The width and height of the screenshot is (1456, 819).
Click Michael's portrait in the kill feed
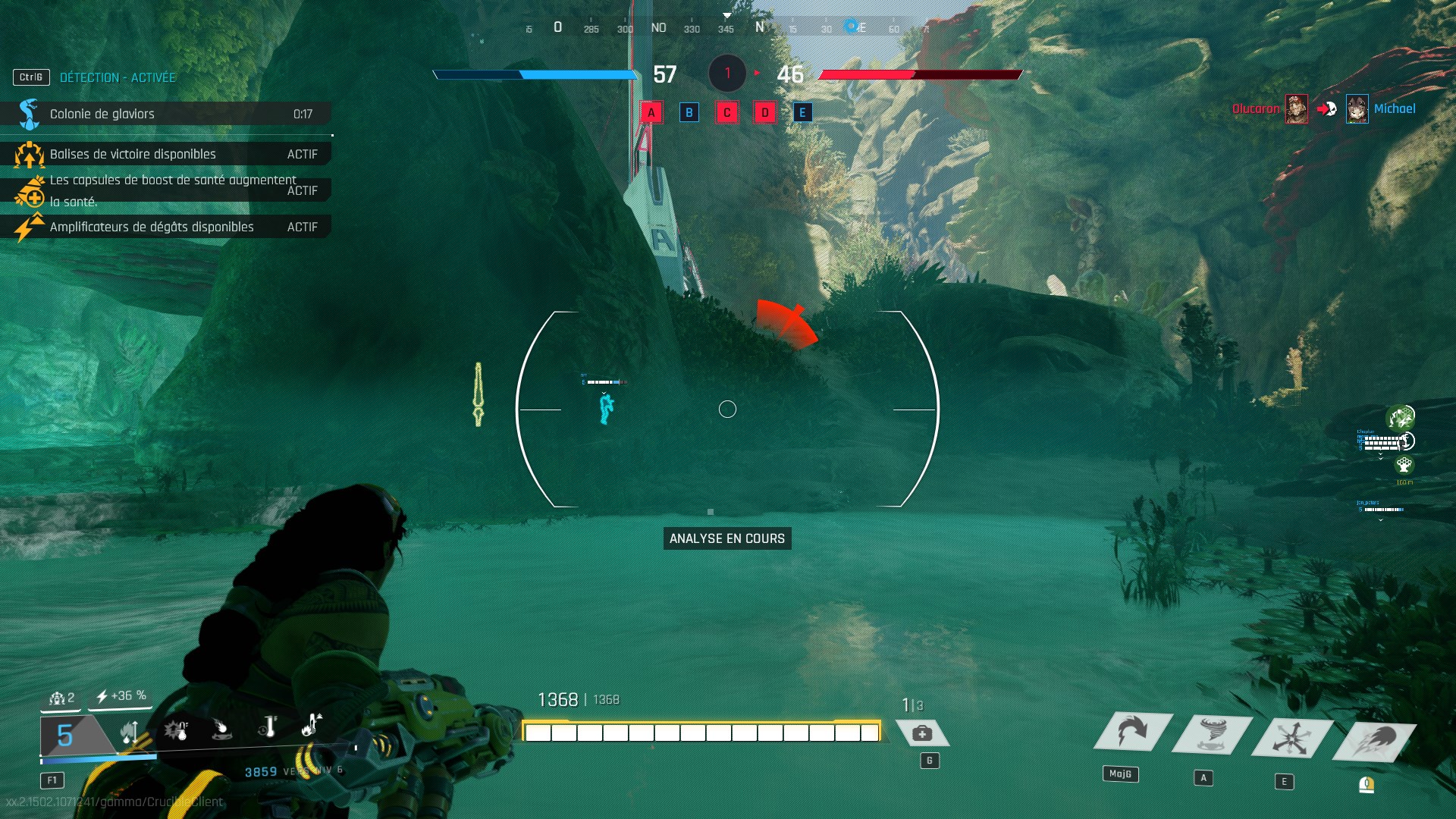pyautogui.click(x=1357, y=109)
